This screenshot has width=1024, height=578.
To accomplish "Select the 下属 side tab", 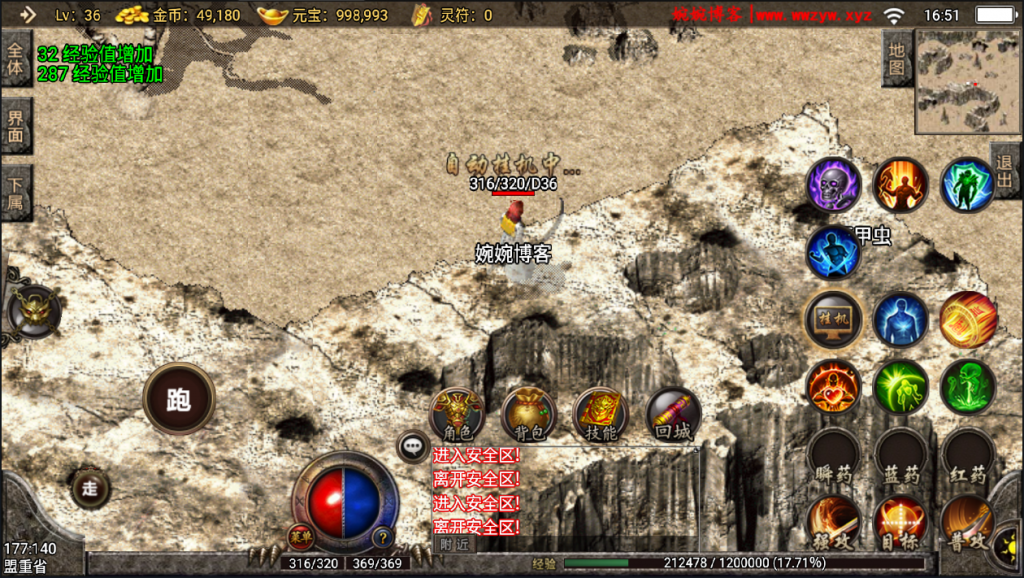I will point(15,192).
